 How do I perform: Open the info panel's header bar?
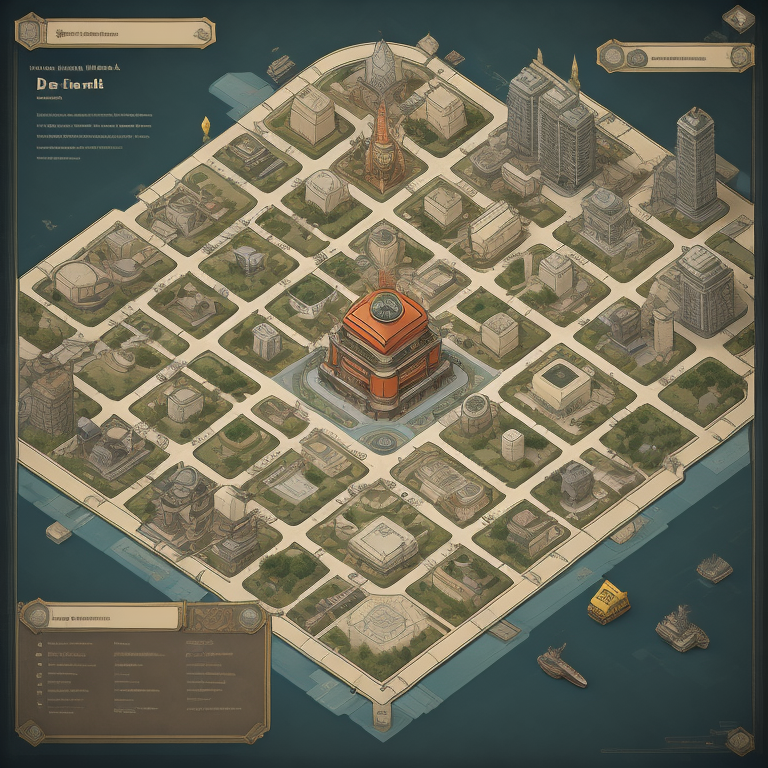(x=114, y=616)
